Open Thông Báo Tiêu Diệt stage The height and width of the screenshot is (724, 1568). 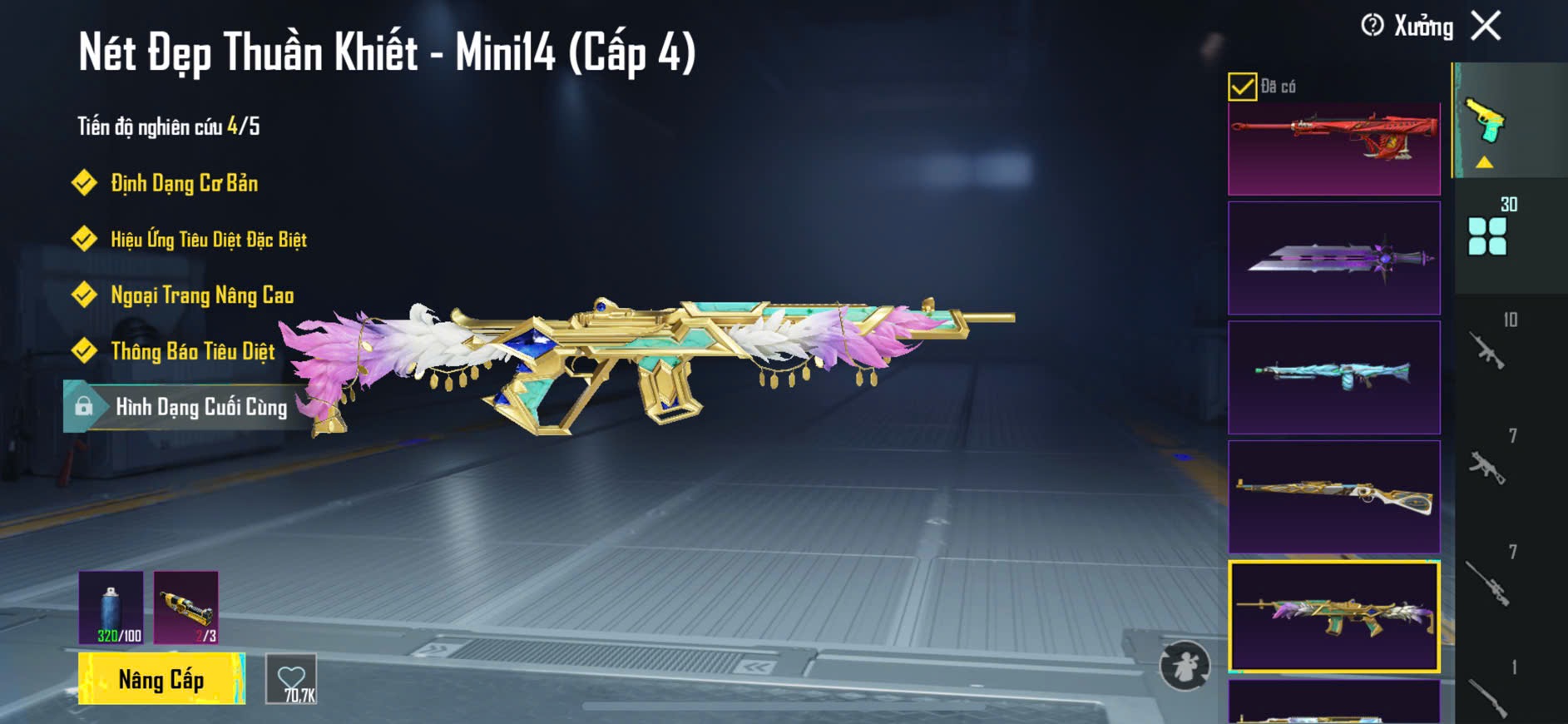click(192, 351)
